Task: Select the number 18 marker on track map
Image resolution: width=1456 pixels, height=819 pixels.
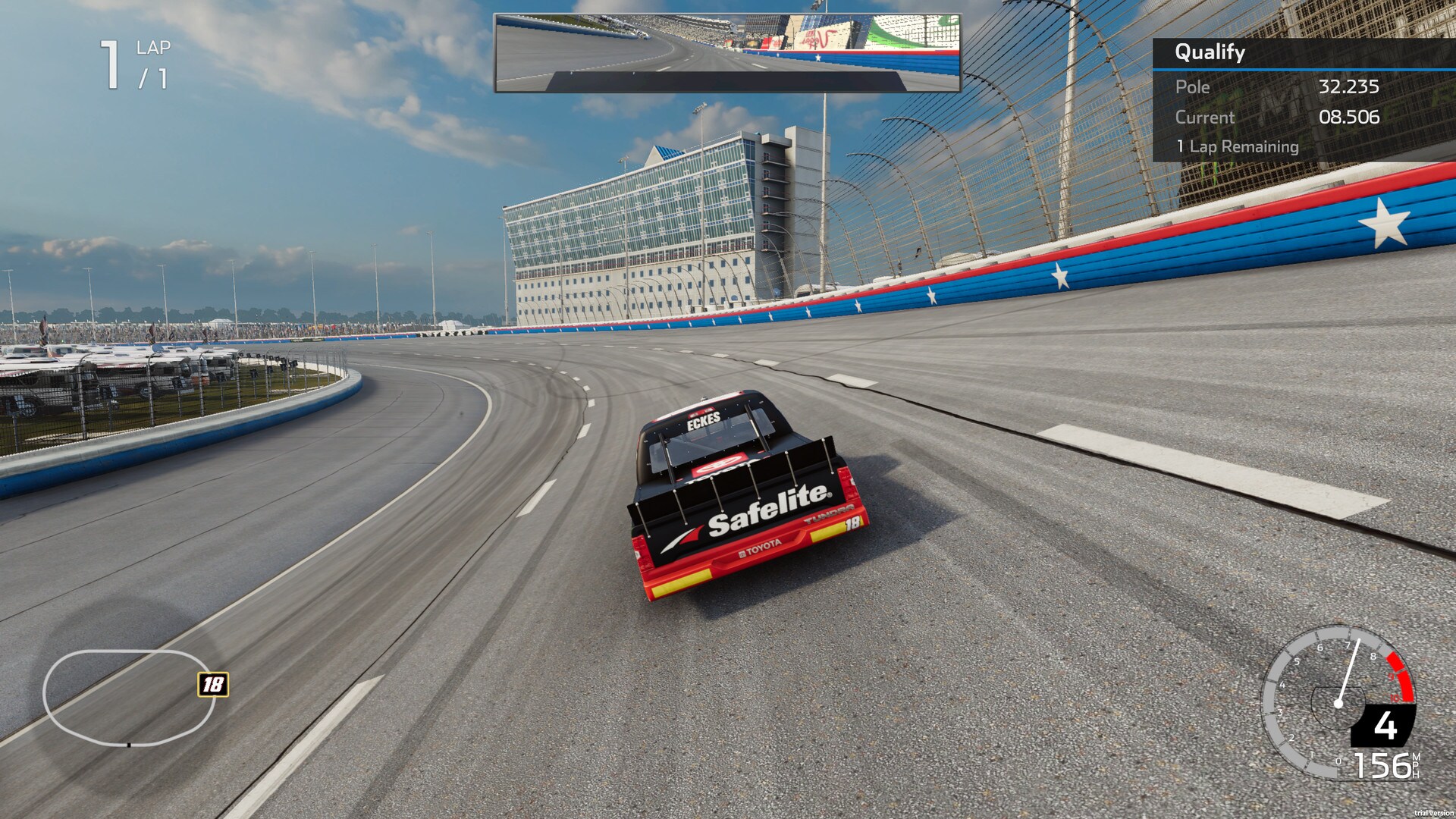Action: [x=213, y=685]
